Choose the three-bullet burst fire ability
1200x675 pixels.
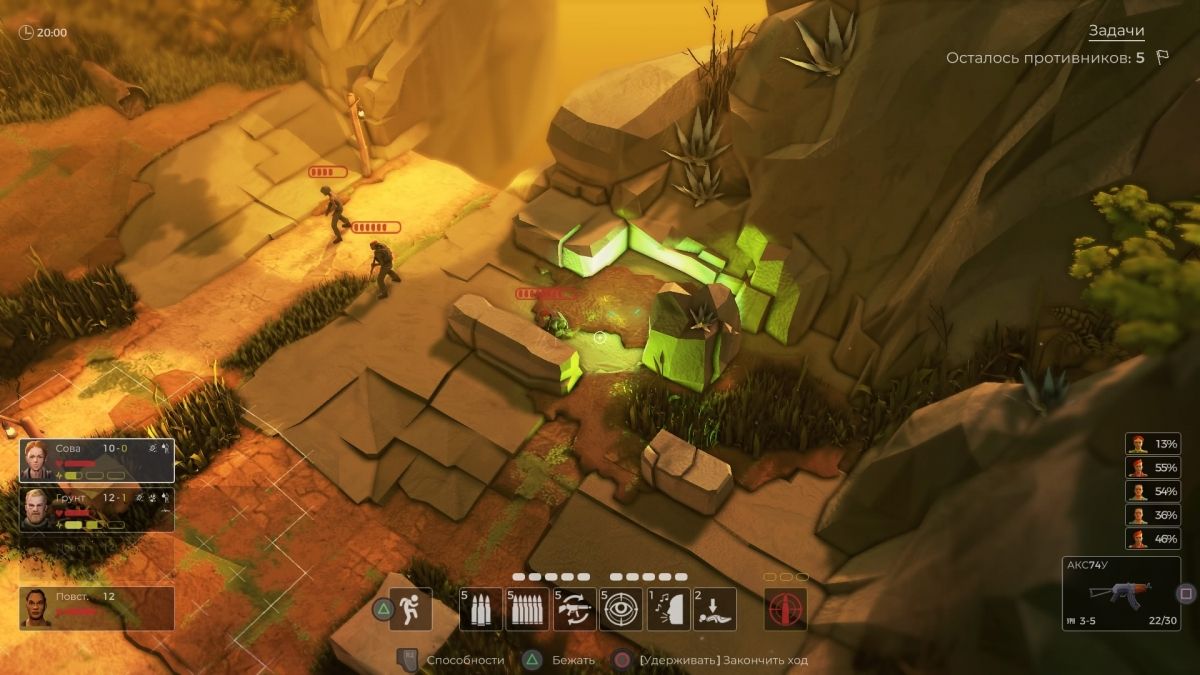pos(481,608)
